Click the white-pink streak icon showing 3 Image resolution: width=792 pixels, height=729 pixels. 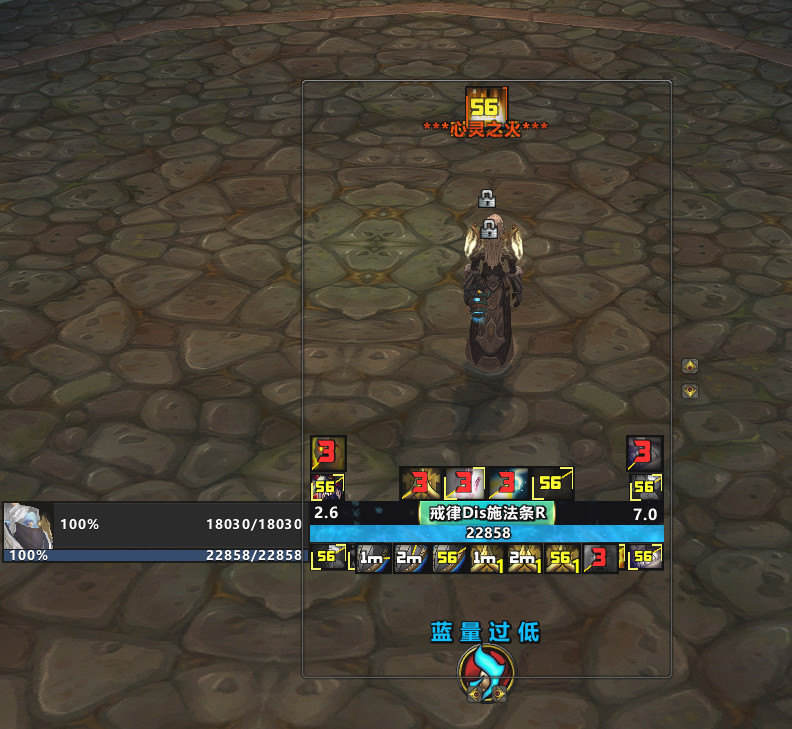tap(464, 483)
